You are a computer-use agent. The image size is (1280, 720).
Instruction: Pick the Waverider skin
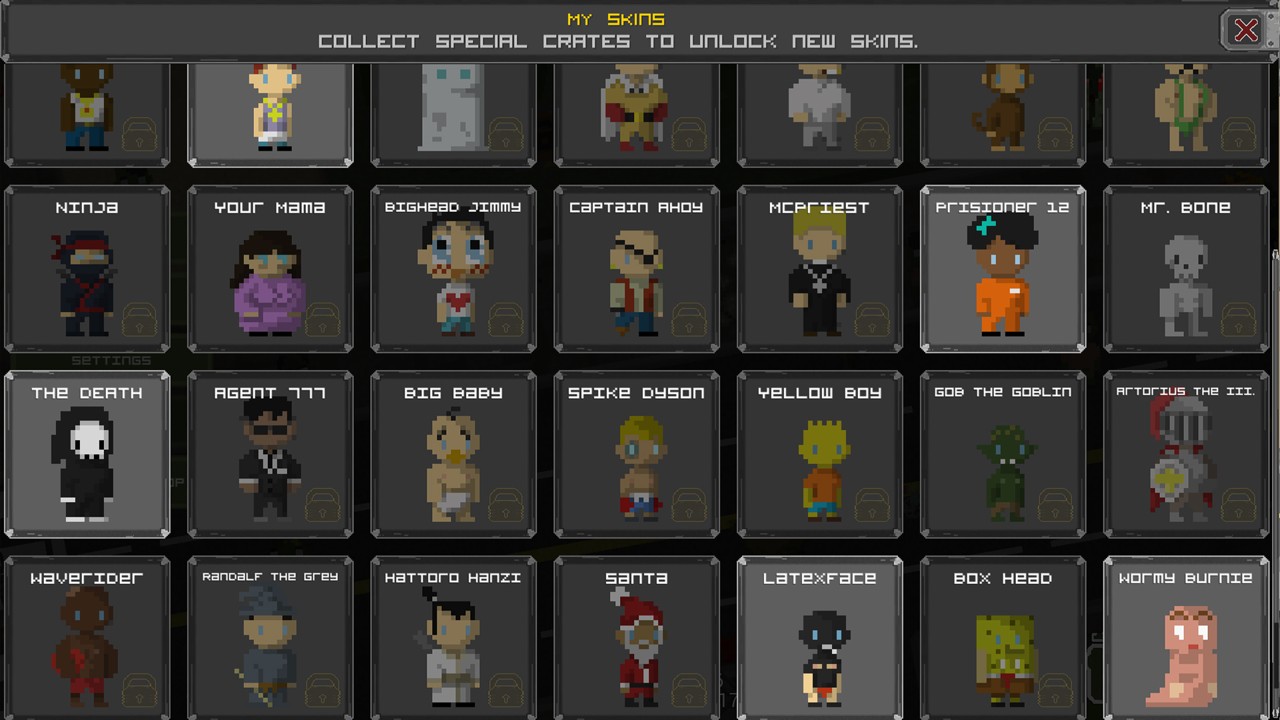pyautogui.click(x=87, y=638)
